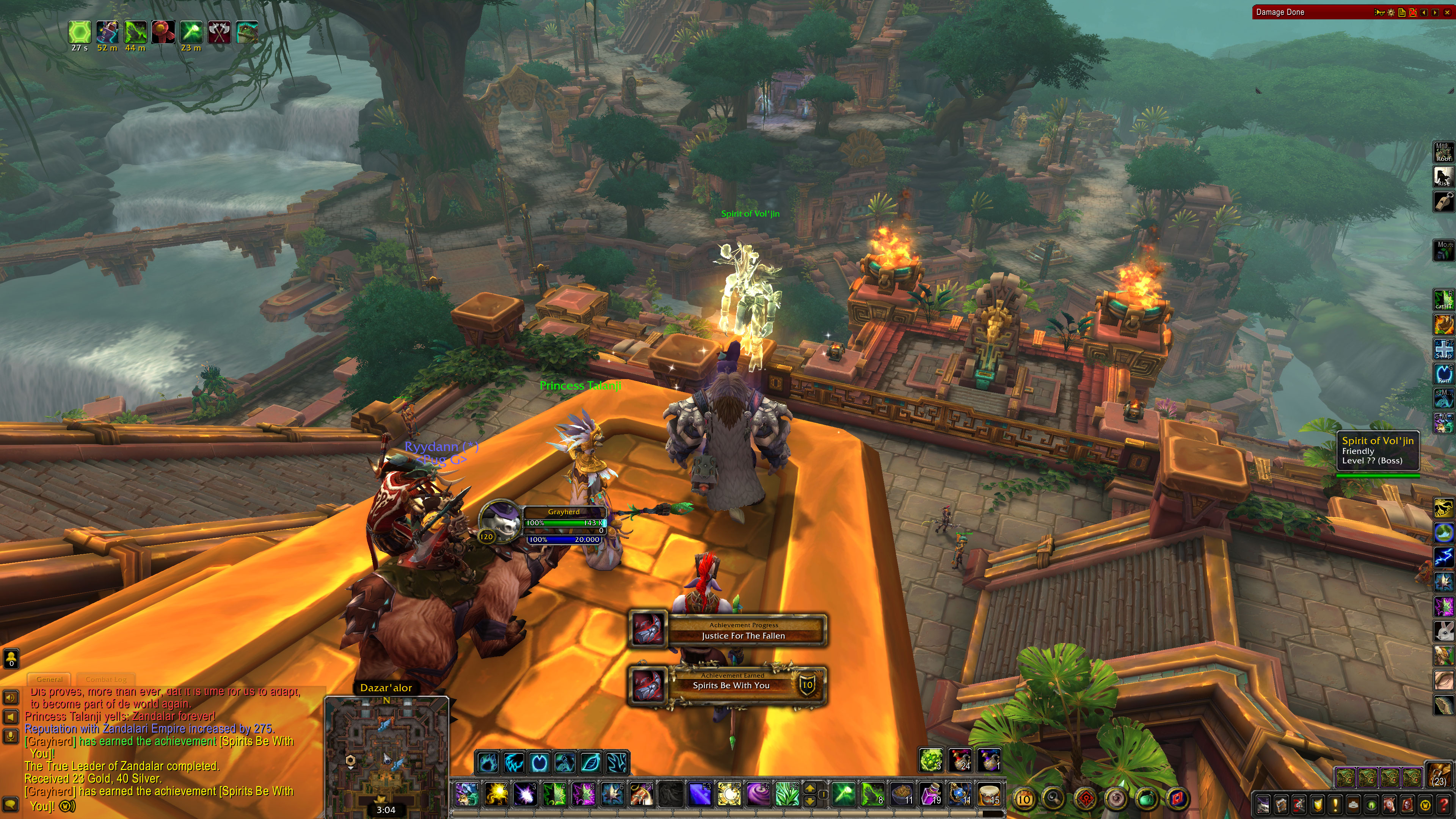Click the crossed axes buff icon

[219, 32]
